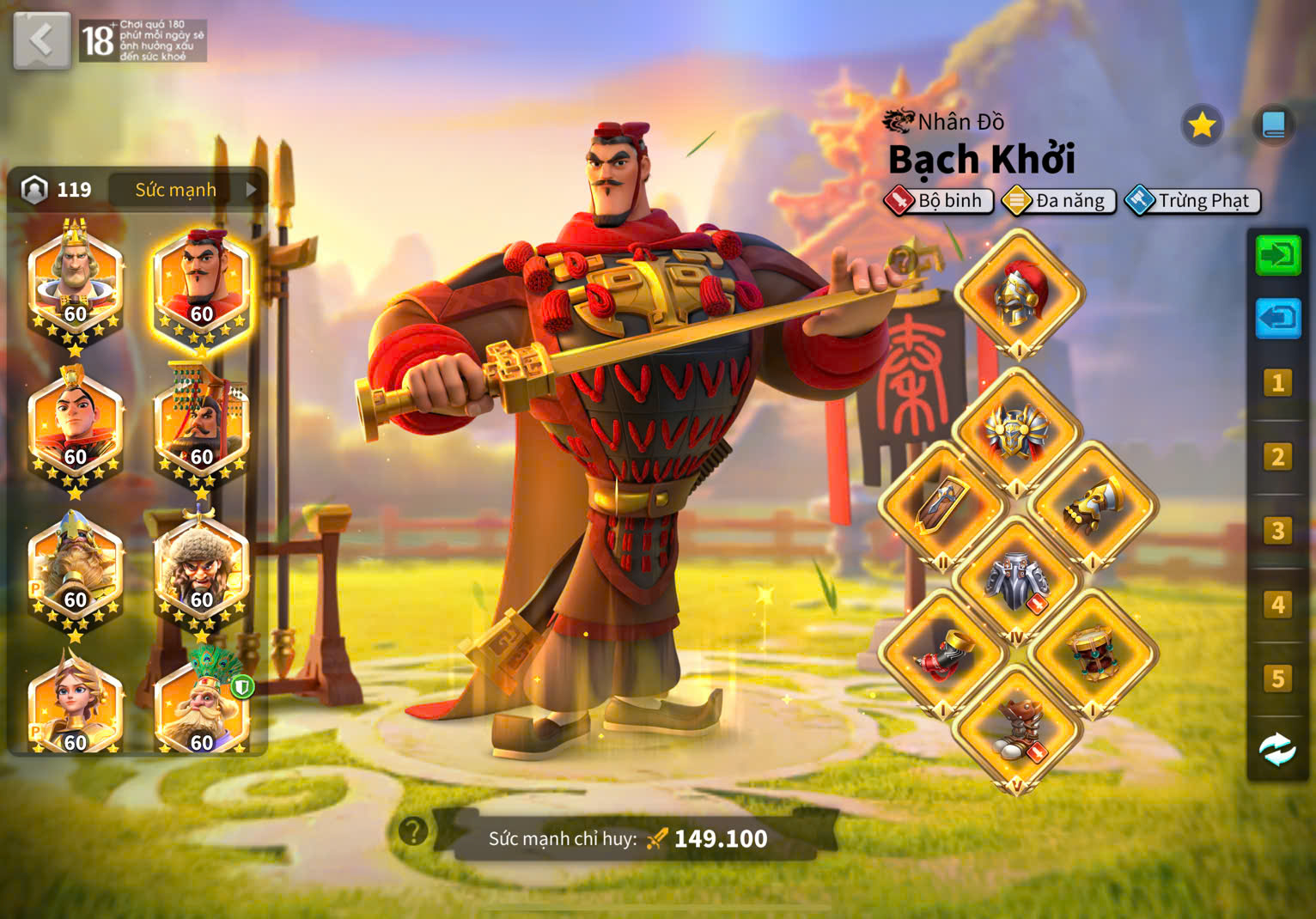
Task: Select the golden gauntlet equipment slot
Action: [1093, 507]
